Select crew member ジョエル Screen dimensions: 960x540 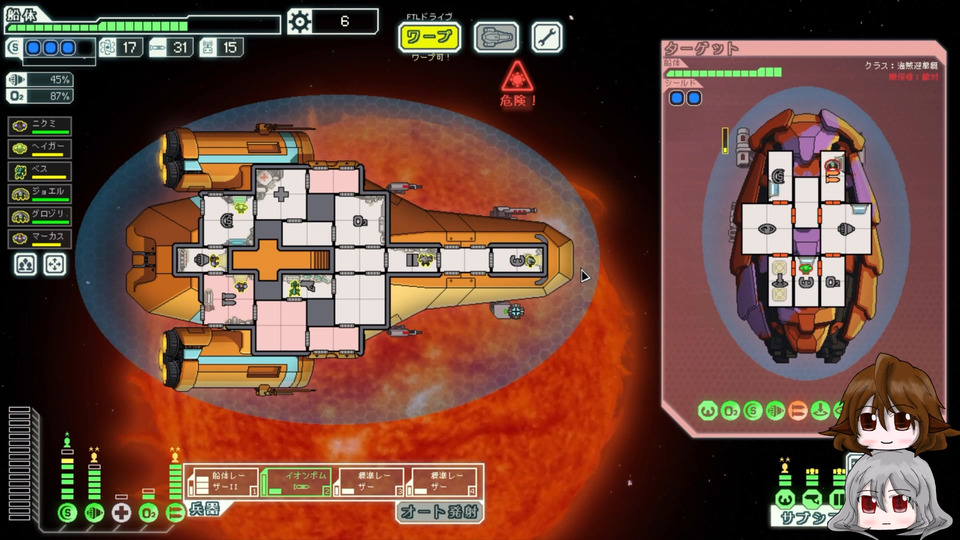pos(40,193)
